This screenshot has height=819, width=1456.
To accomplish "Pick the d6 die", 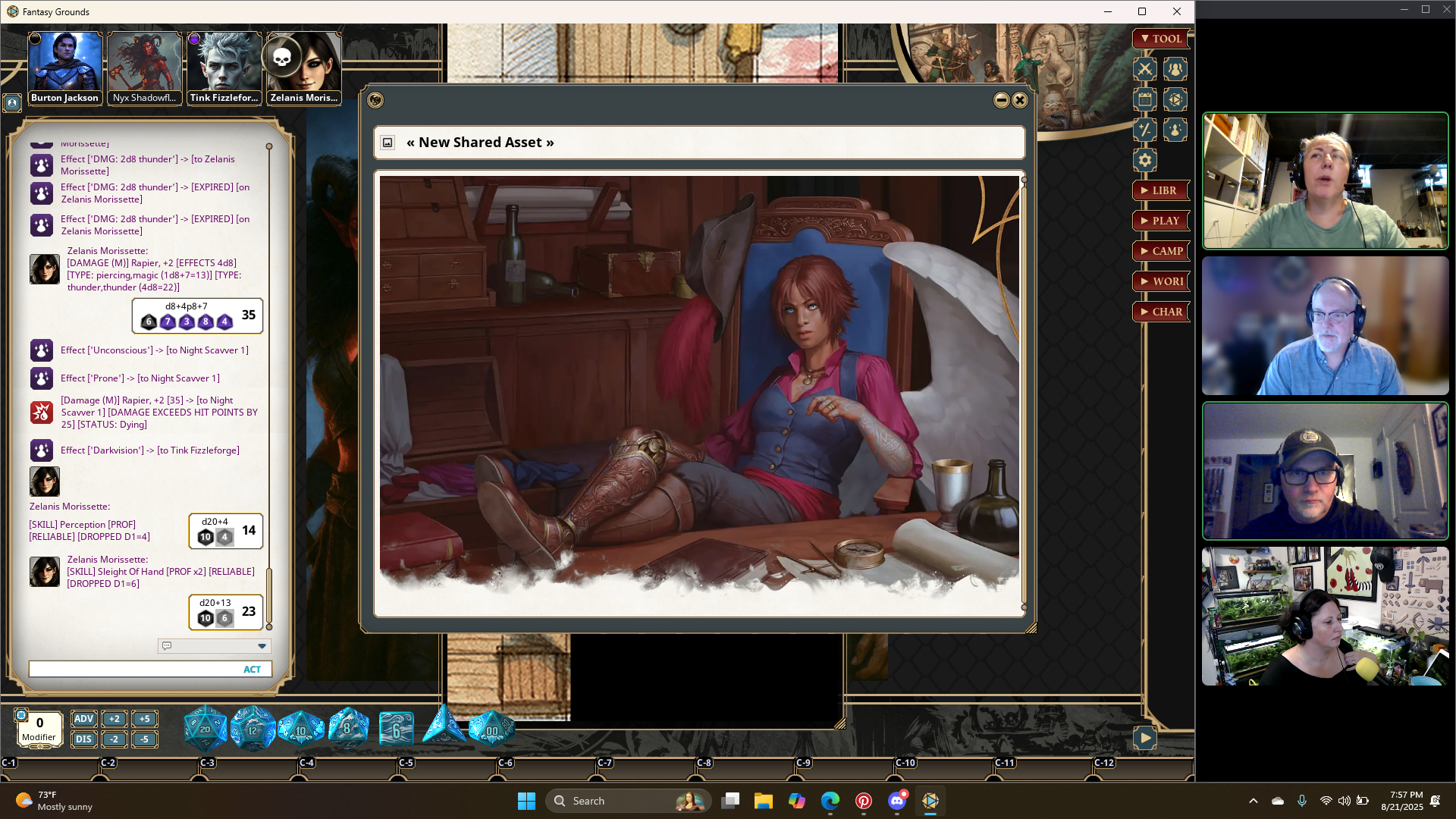I will [x=396, y=730].
